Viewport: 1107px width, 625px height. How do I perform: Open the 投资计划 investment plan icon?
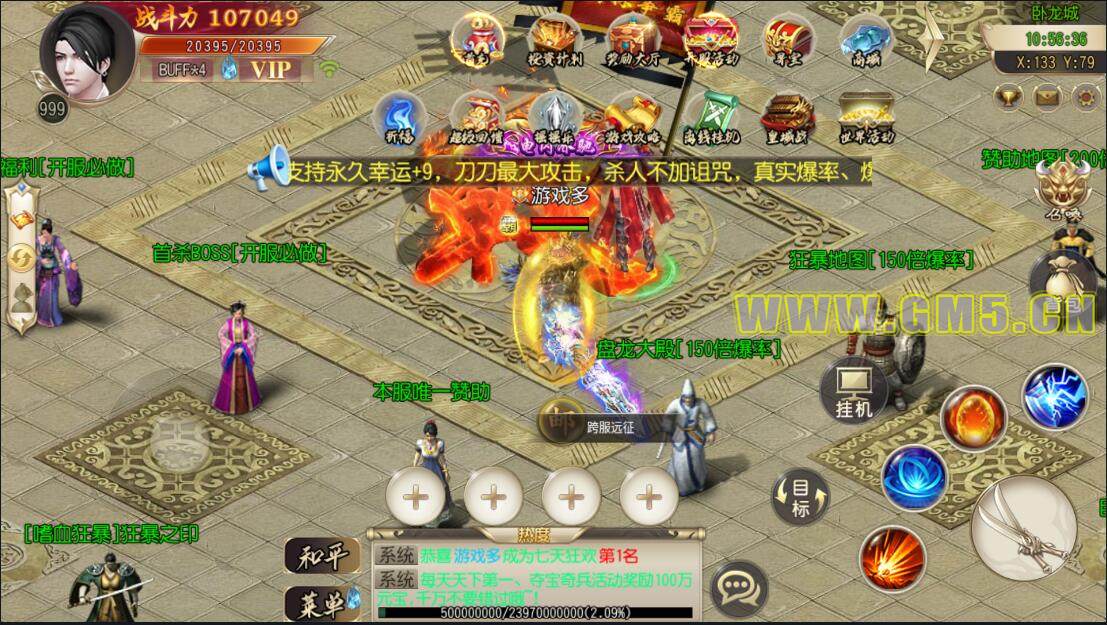[555, 38]
